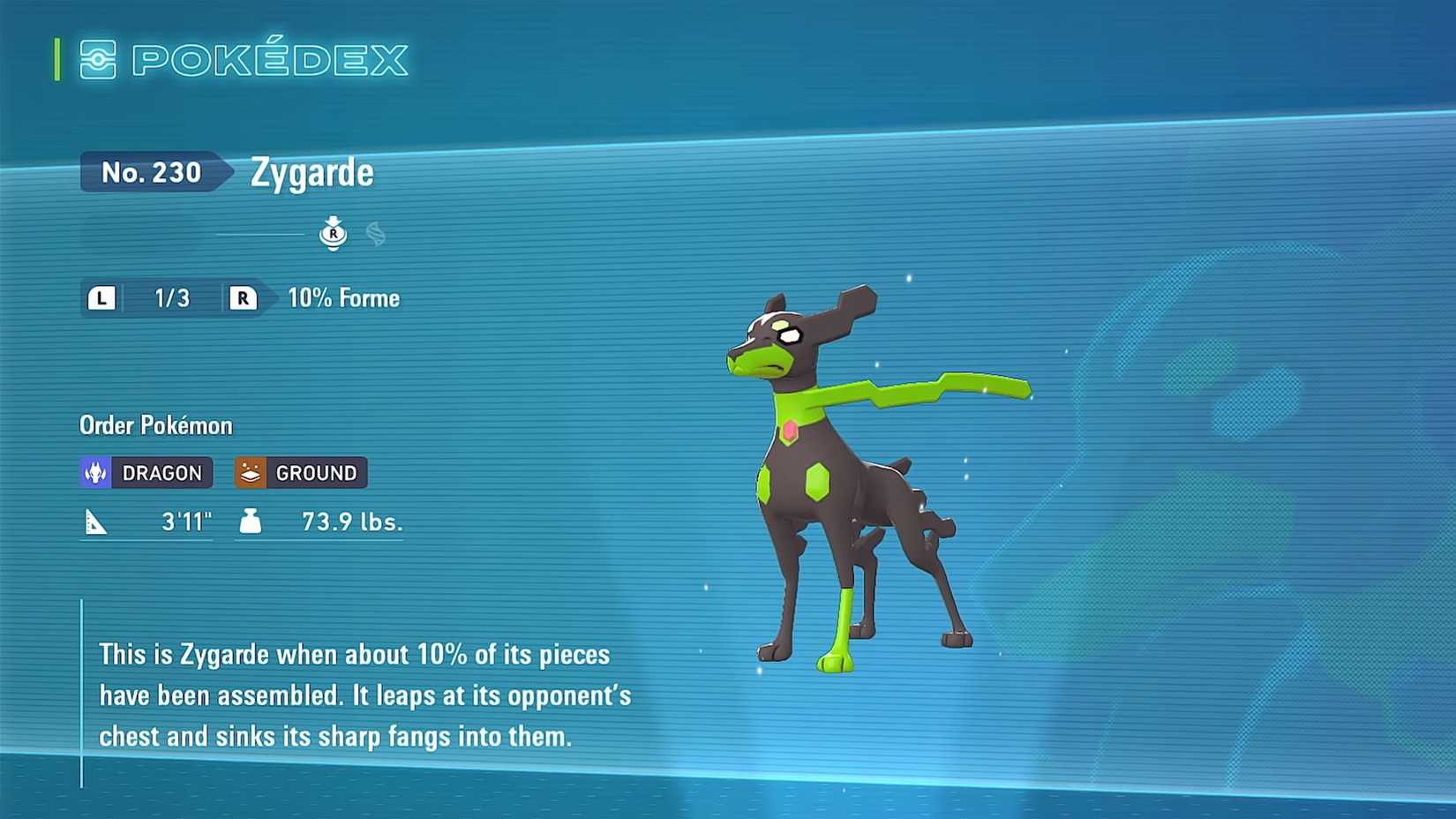This screenshot has height=819, width=1456.
Task: Select the registered Poké Ball indicator icon
Action: pyautogui.click(x=334, y=231)
